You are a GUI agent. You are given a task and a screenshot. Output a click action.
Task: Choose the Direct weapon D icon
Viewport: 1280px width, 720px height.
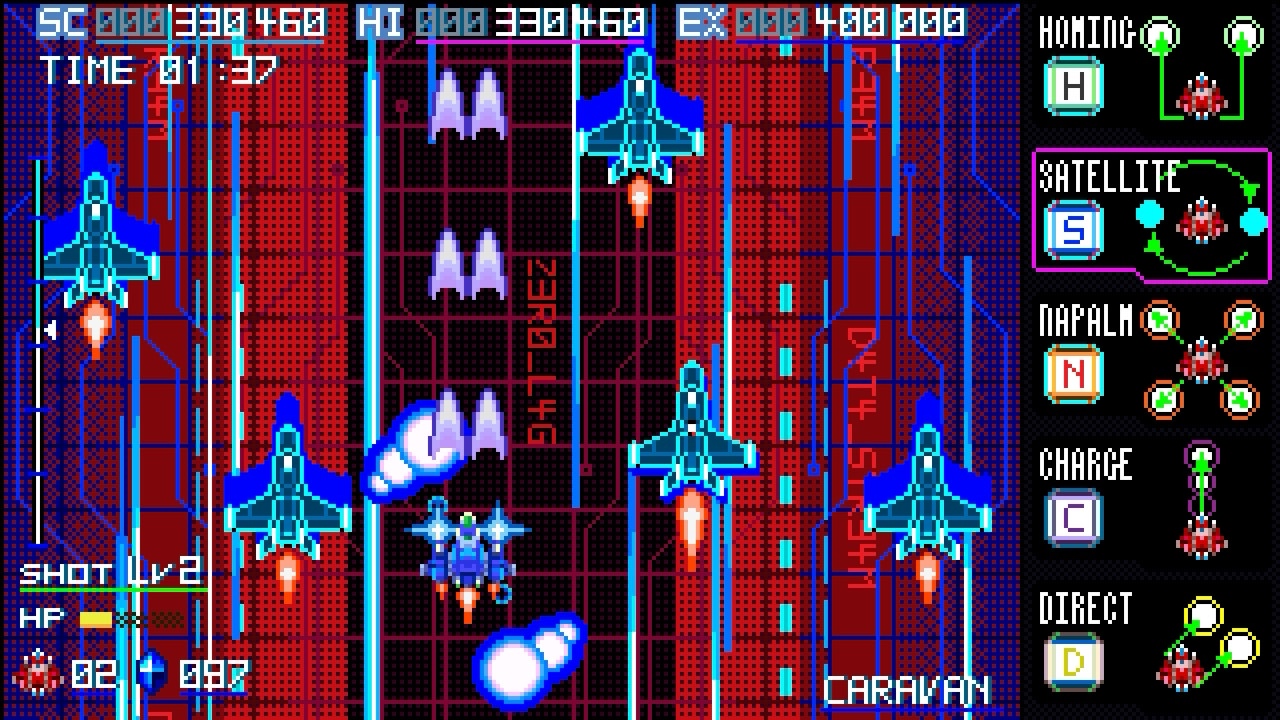(x=1073, y=661)
